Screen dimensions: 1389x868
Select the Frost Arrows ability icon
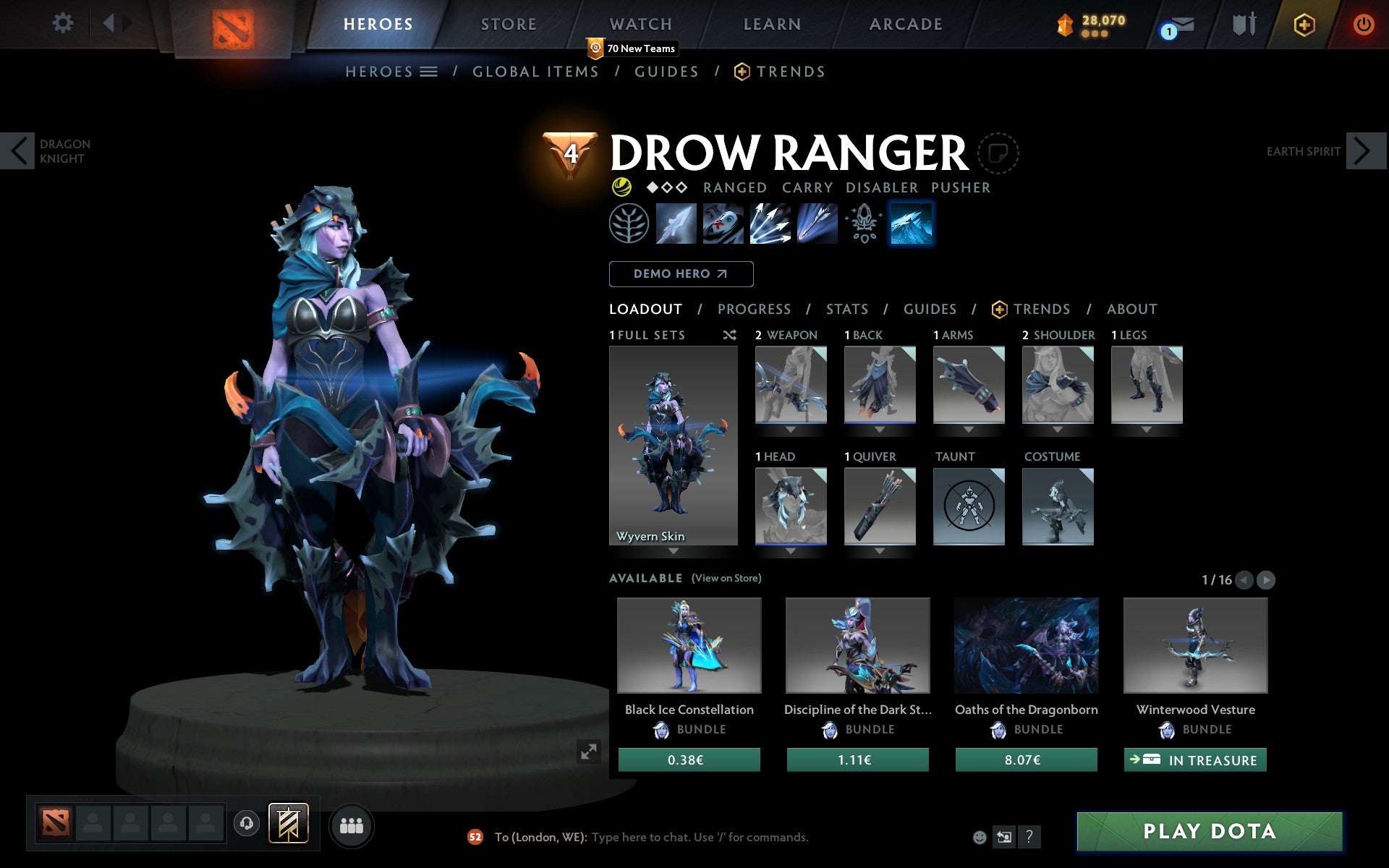(676, 224)
